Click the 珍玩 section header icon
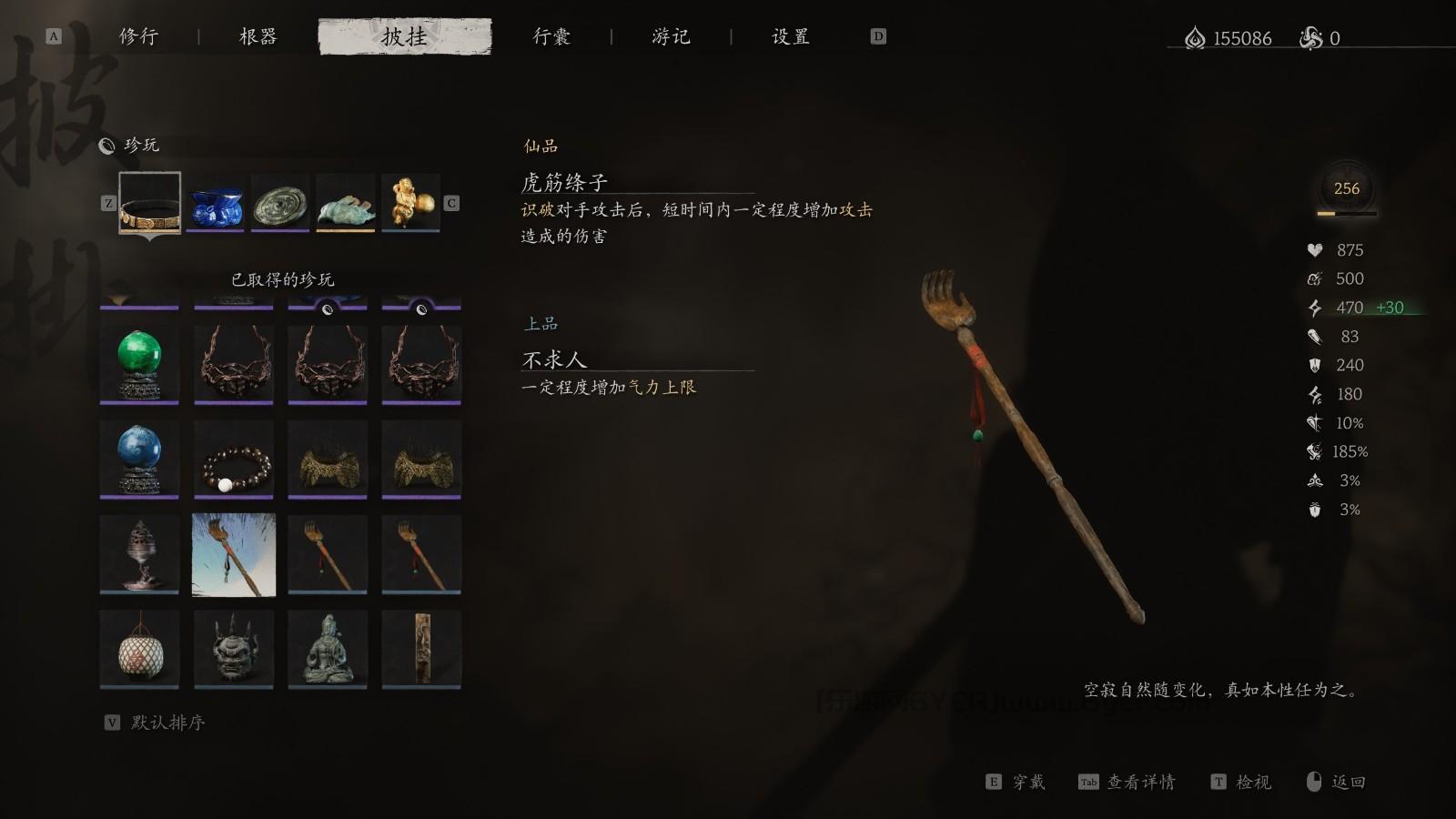This screenshot has width=1456, height=819. point(108,144)
